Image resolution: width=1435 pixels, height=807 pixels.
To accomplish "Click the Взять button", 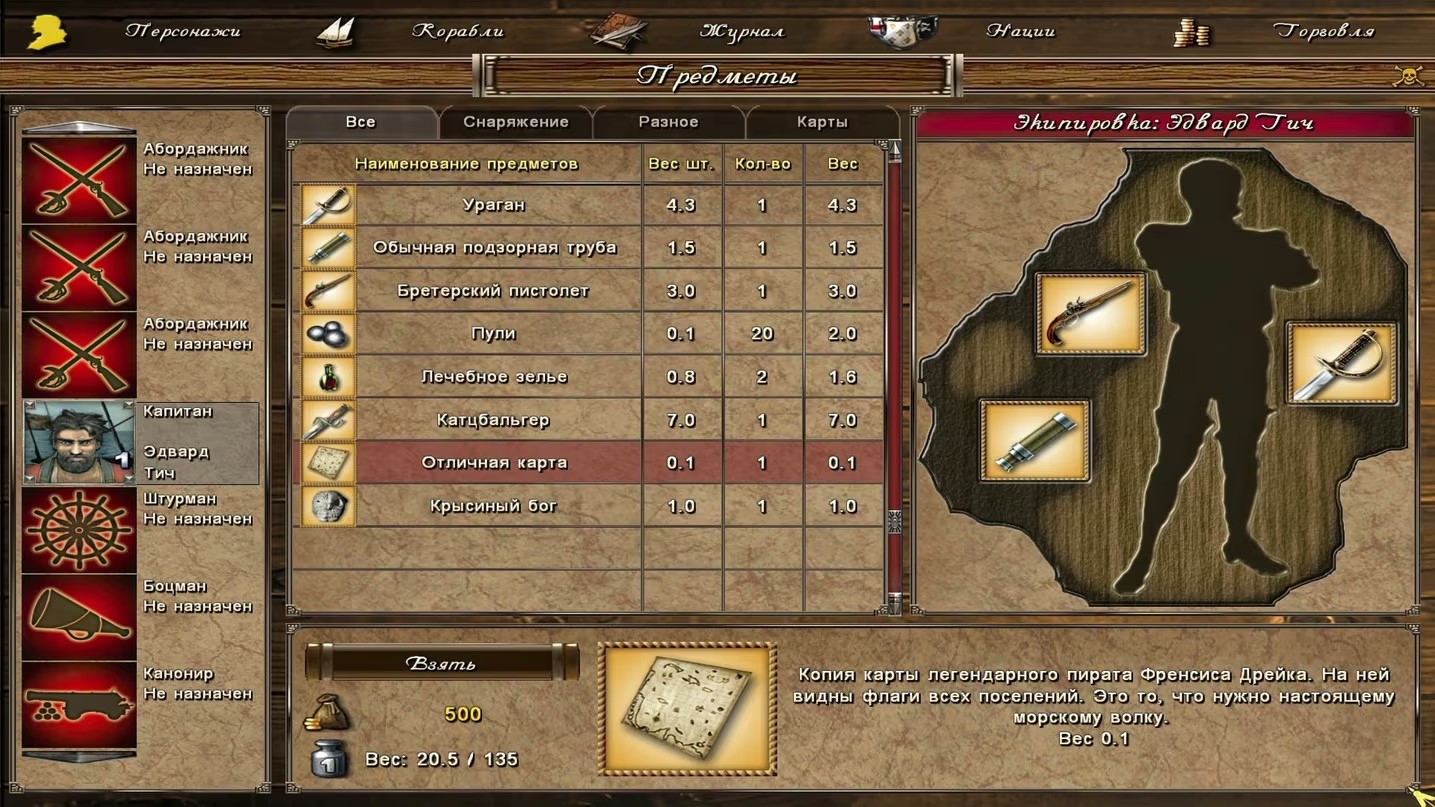I will pyautogui.click(x=441, y=663).
